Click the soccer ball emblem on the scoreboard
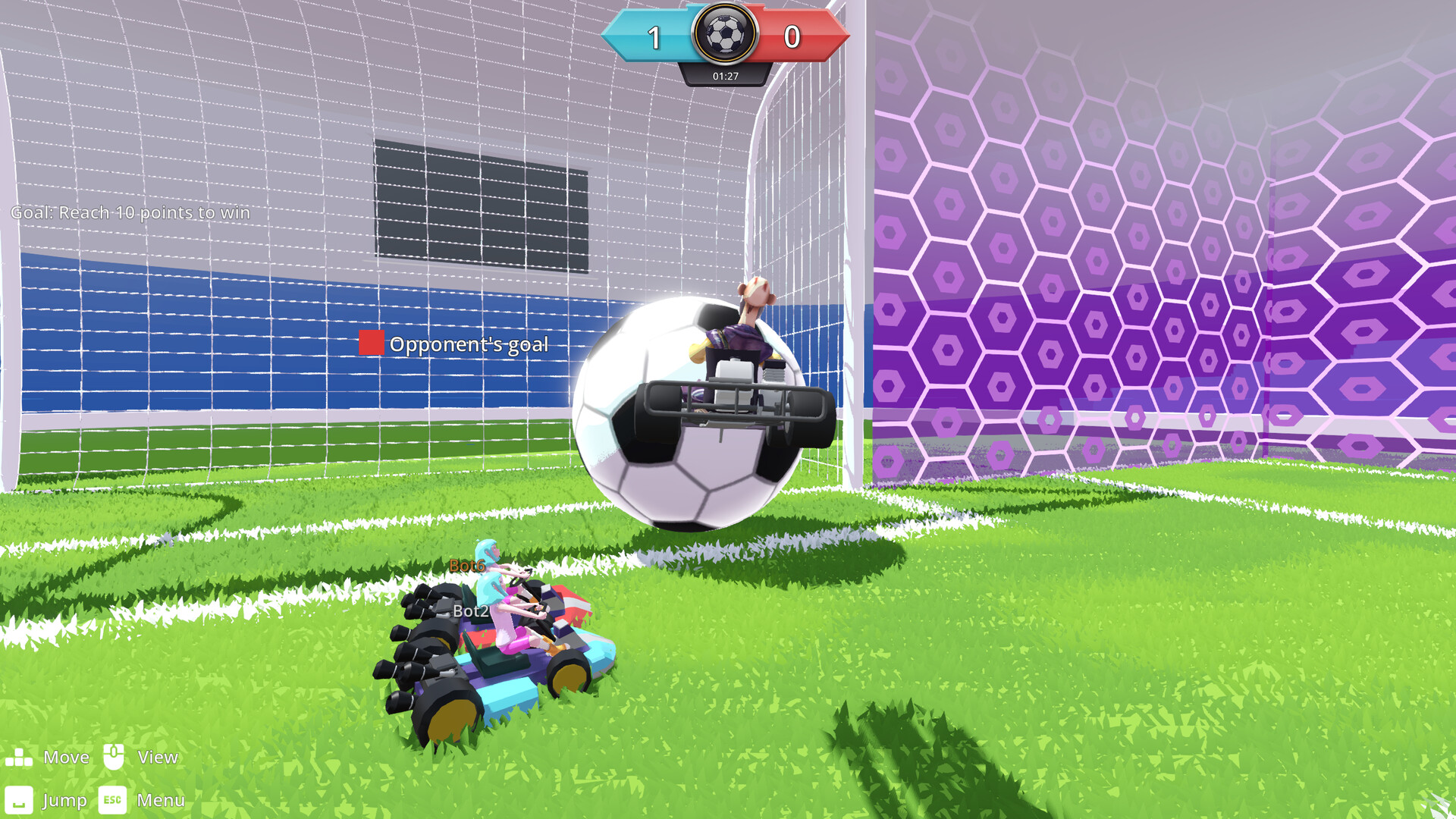This screenshot has width=1456, height=819. tap(726, 33)
